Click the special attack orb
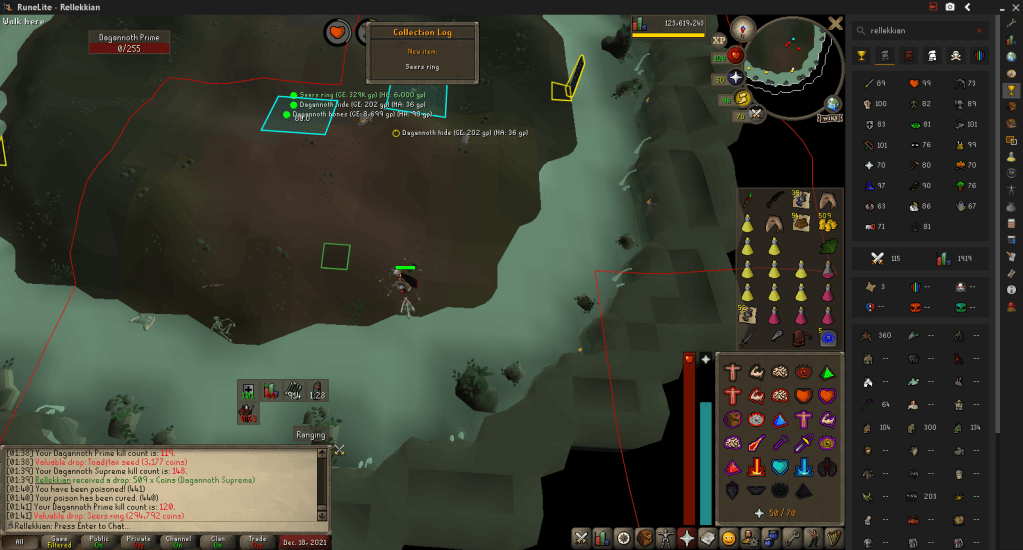This screenshot has height=550, width=1023. pos(757,114)
